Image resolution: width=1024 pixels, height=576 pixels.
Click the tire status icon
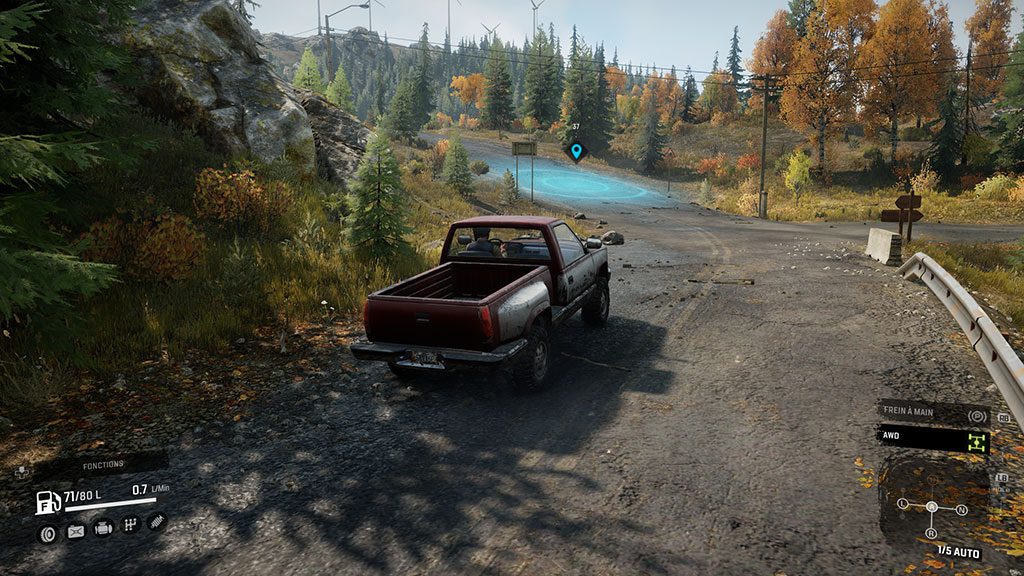pos(46,533)
